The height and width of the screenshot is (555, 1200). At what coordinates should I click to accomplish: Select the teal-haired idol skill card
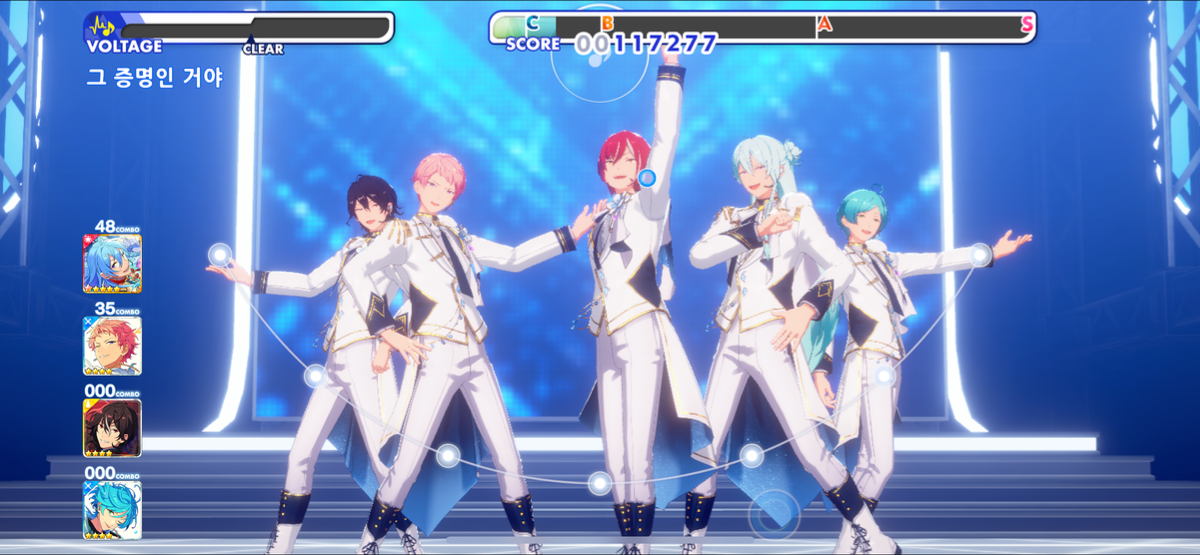[112, 510]
